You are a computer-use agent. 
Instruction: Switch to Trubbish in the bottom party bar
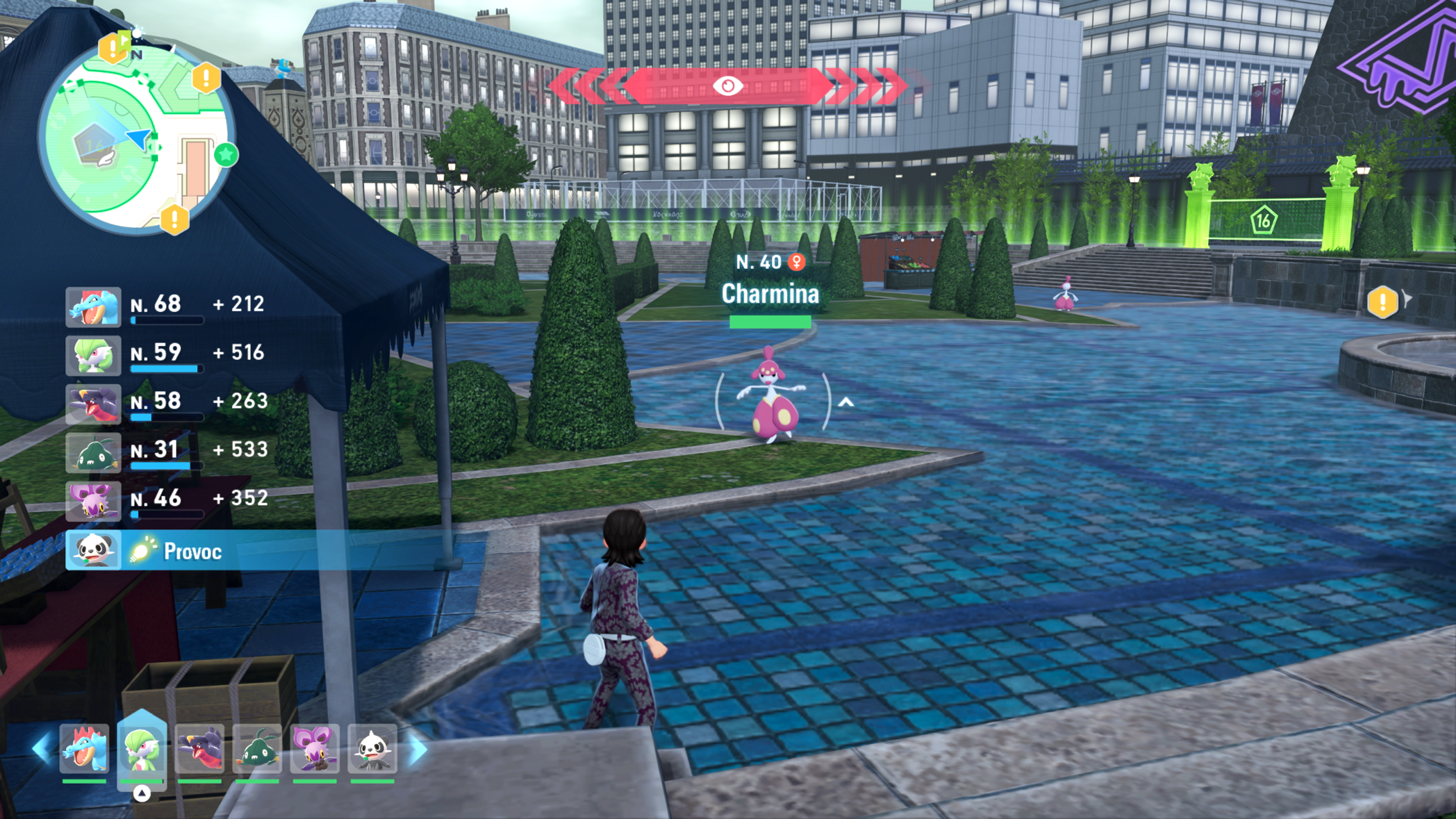pos(257,749)
